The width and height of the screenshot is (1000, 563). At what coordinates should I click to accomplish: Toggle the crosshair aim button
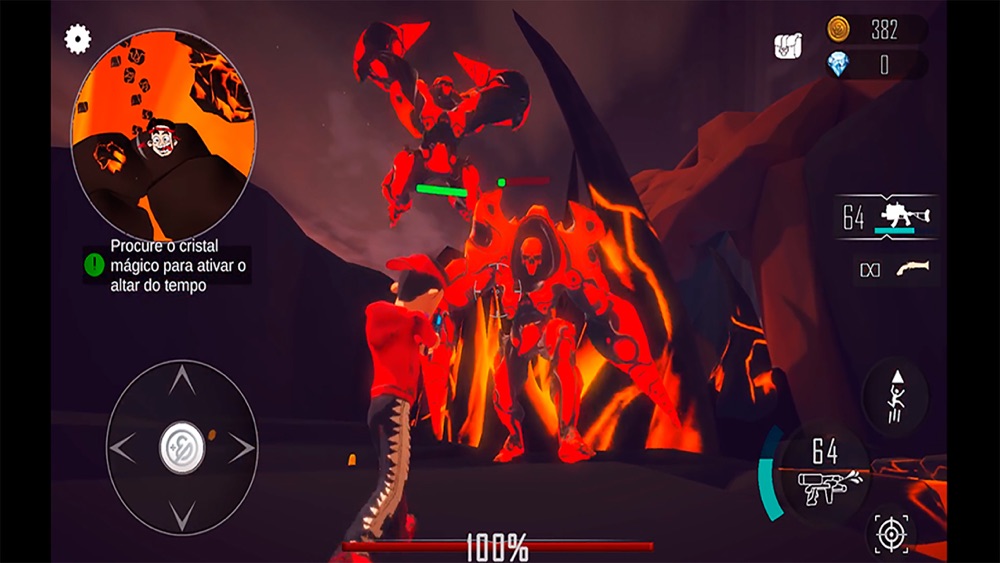(890, 533)
